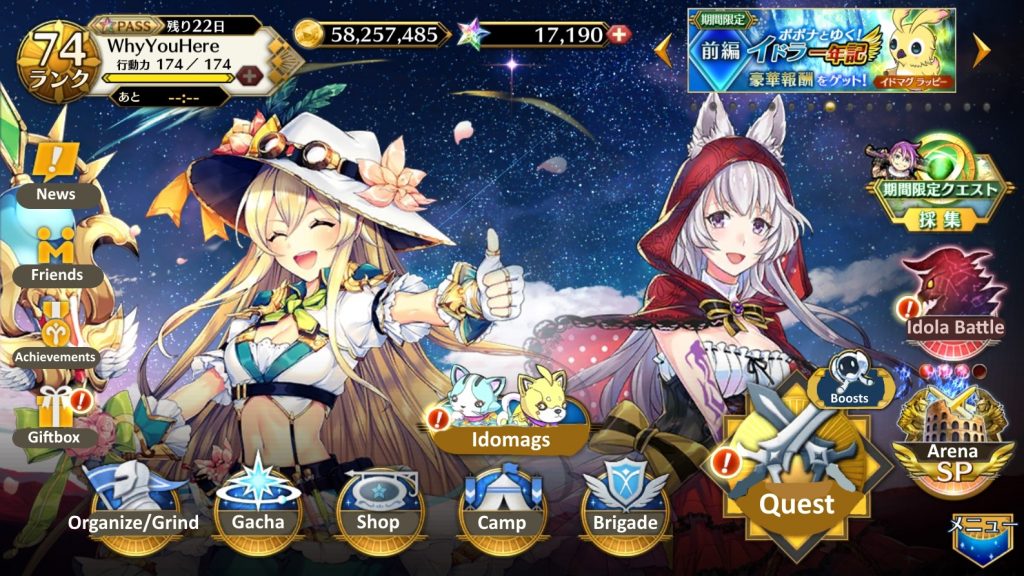This screenshot has width=1024, height=576.
Task: View the Achievements trophy menu
Action: click(55, 335)
